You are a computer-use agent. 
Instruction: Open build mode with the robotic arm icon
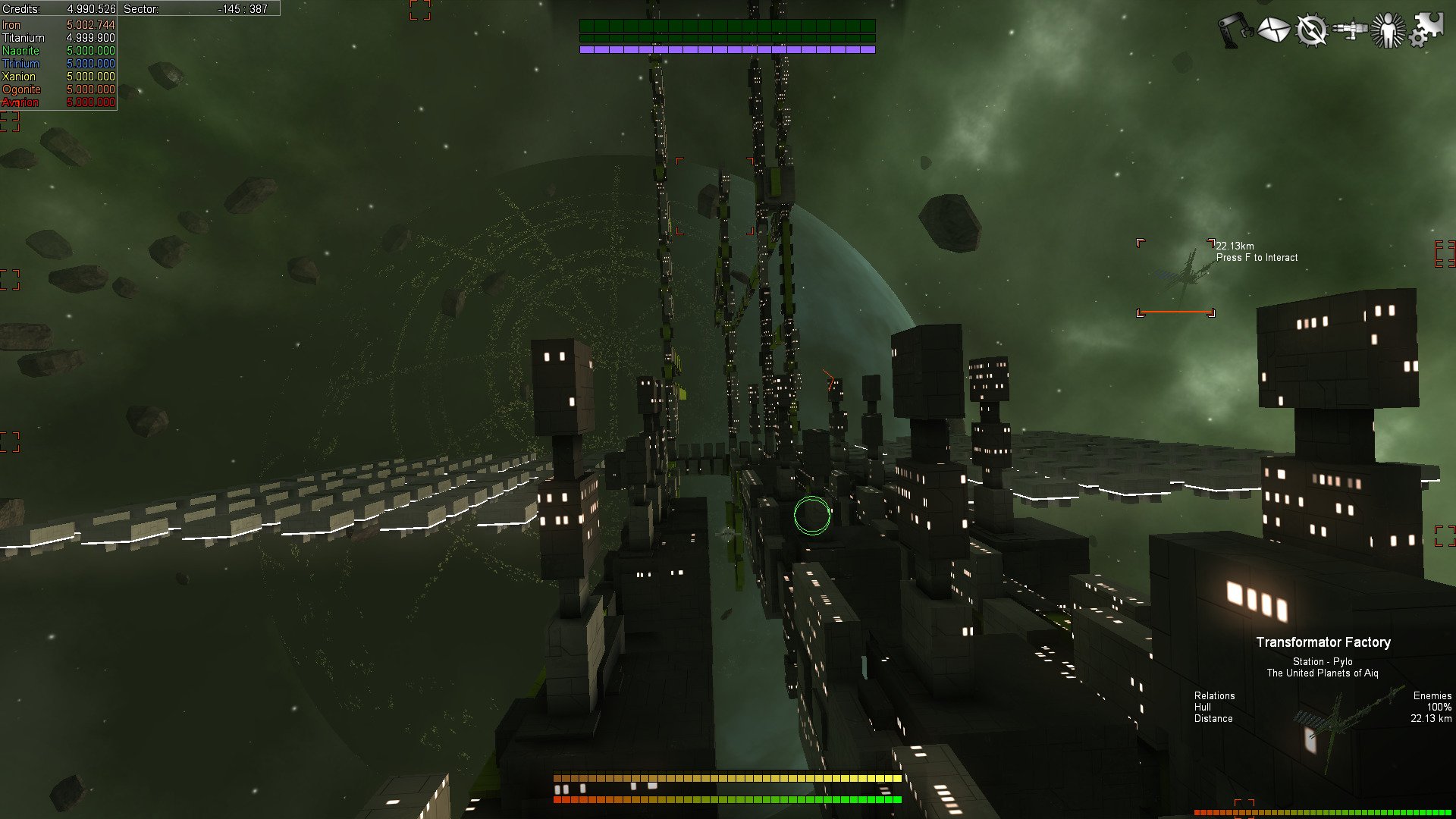click(1235, 30)
